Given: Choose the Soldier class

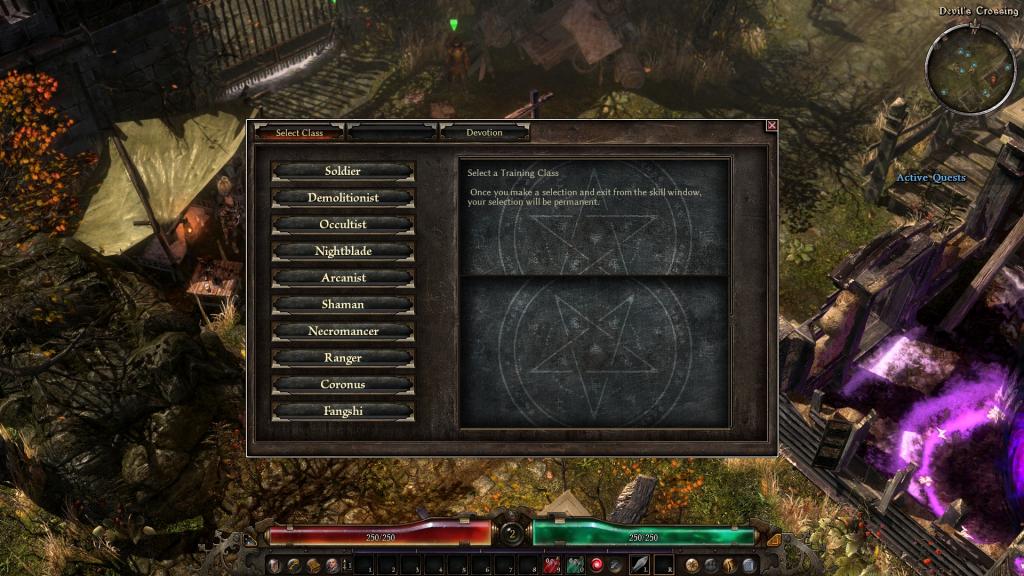Looking at the screenshot, I should (342, 171).
